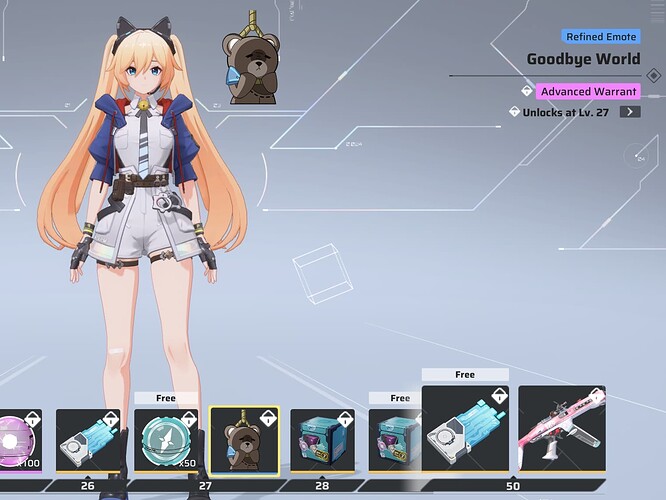Select the Goodbye World bear emote reward
The width and height of the screenshot is (666, 500).
[x=244, y=439]
